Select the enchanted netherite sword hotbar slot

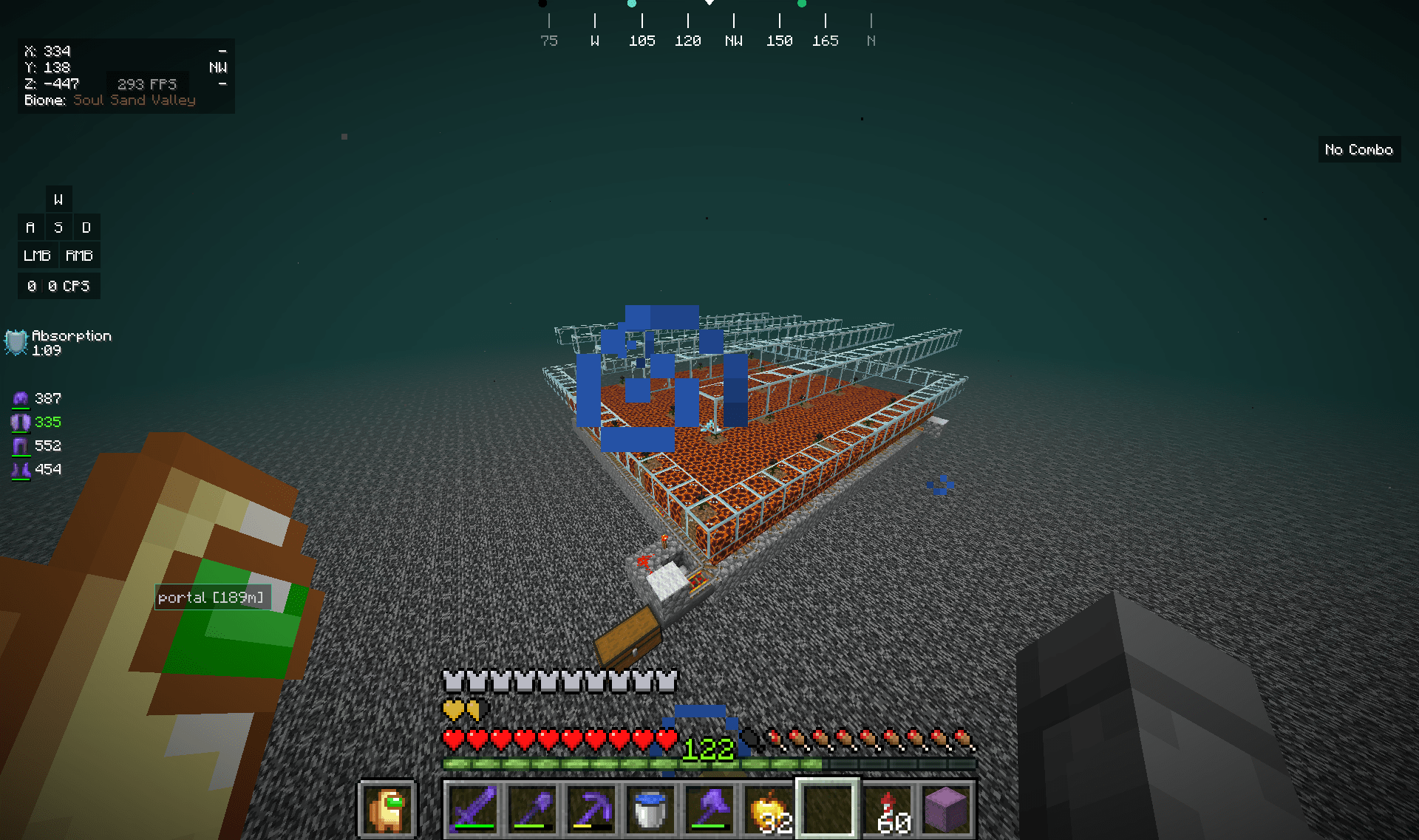(472, 807)
